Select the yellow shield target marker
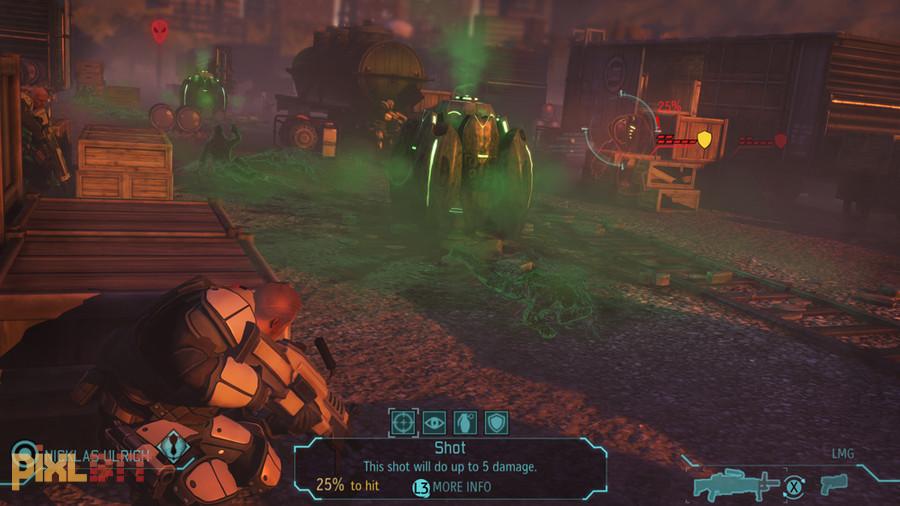This screenshot has height=506, width=900. 704,139
